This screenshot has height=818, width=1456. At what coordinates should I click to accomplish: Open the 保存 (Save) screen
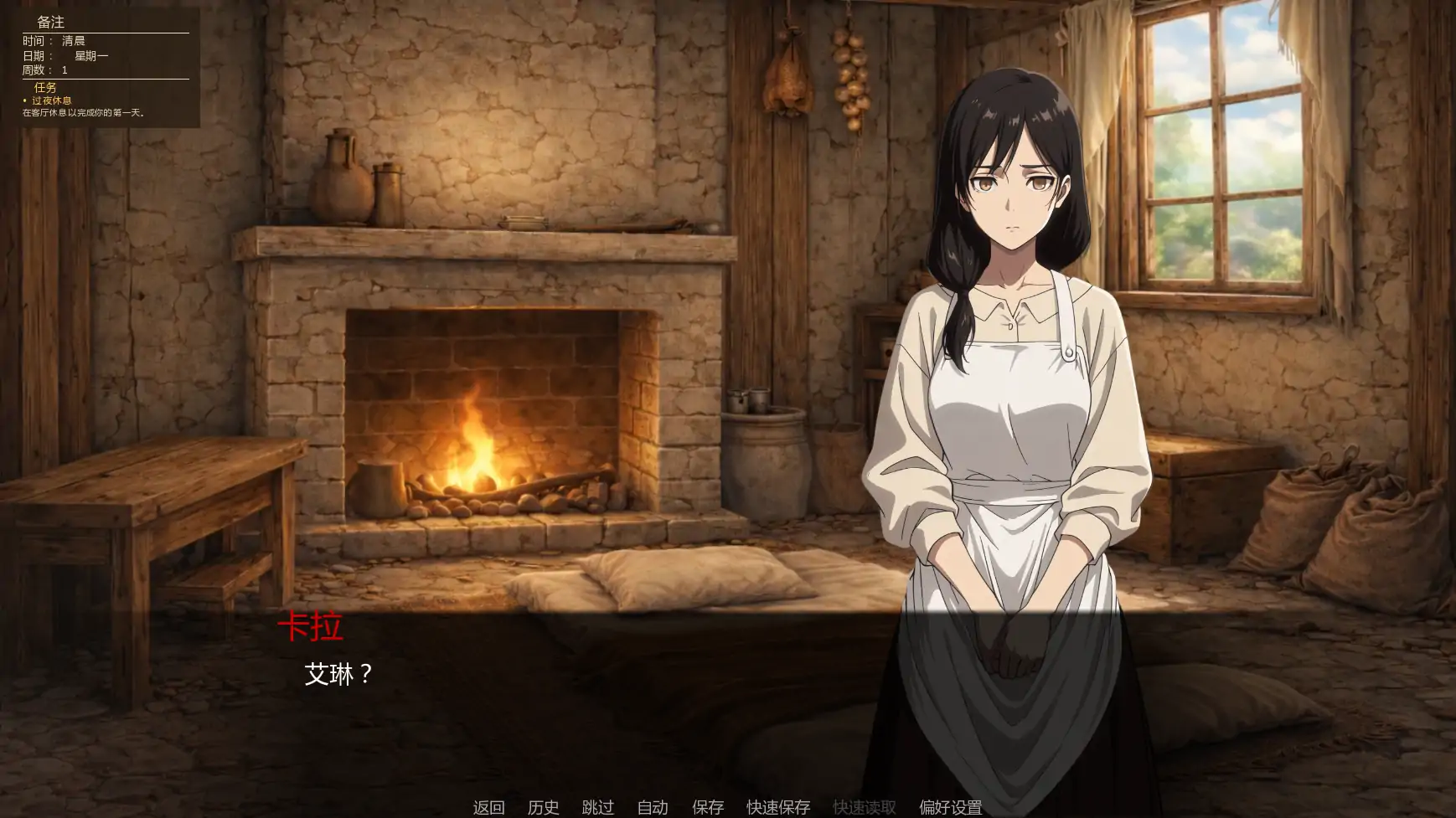point(708,808)
